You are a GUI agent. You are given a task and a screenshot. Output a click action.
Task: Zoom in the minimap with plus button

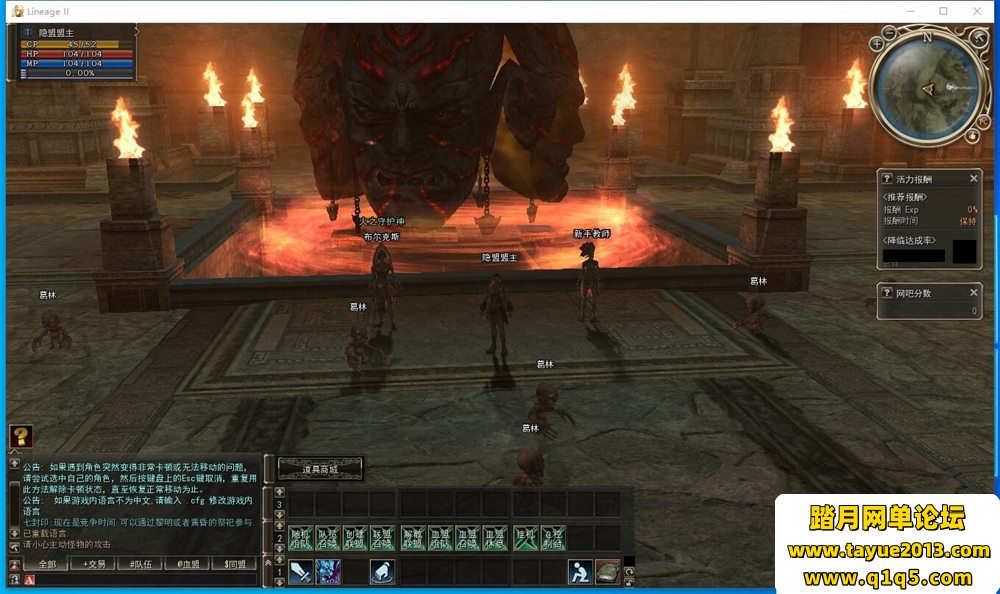[877, 44]
